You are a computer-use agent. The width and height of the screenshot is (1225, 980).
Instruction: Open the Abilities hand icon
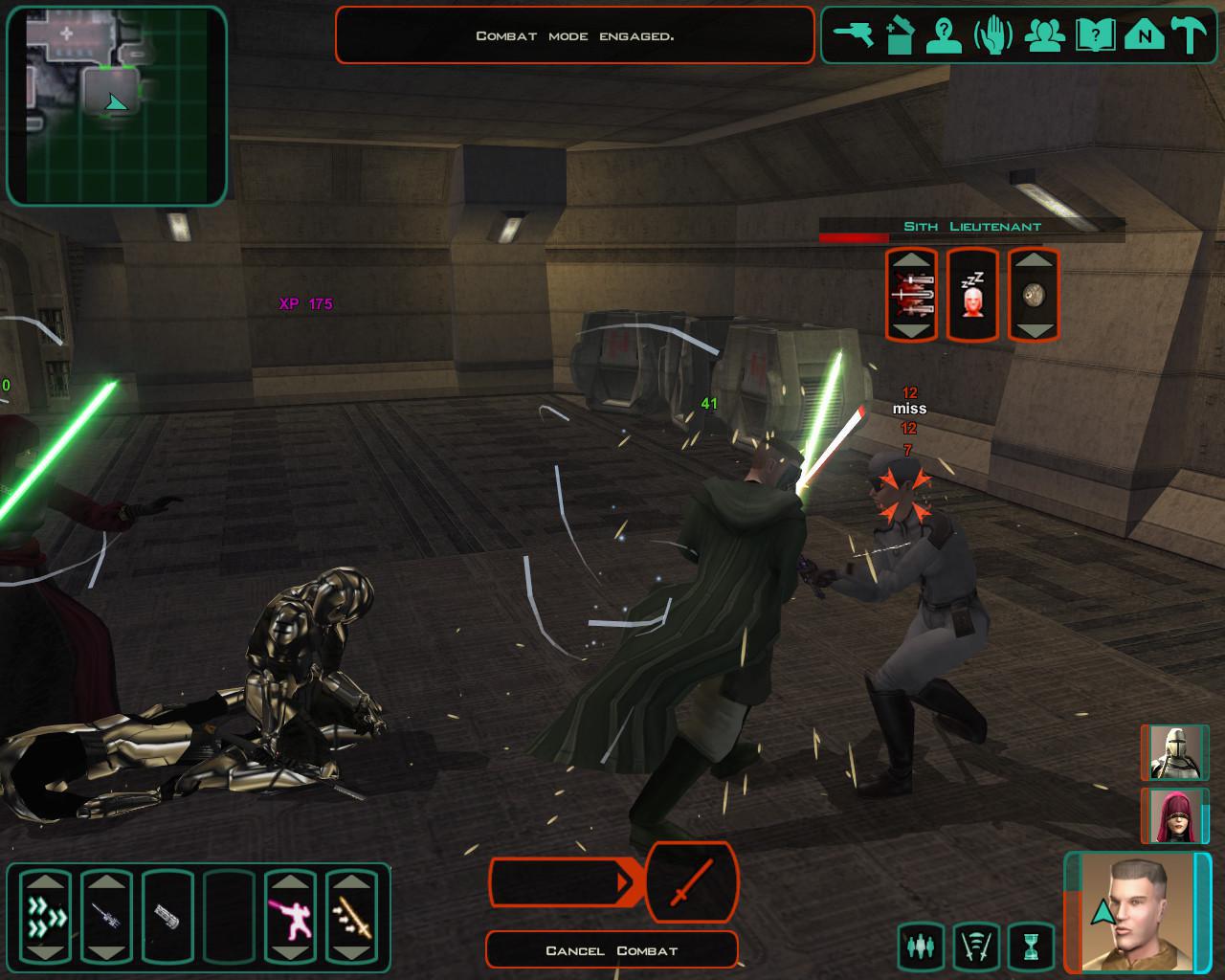(993, 34)
